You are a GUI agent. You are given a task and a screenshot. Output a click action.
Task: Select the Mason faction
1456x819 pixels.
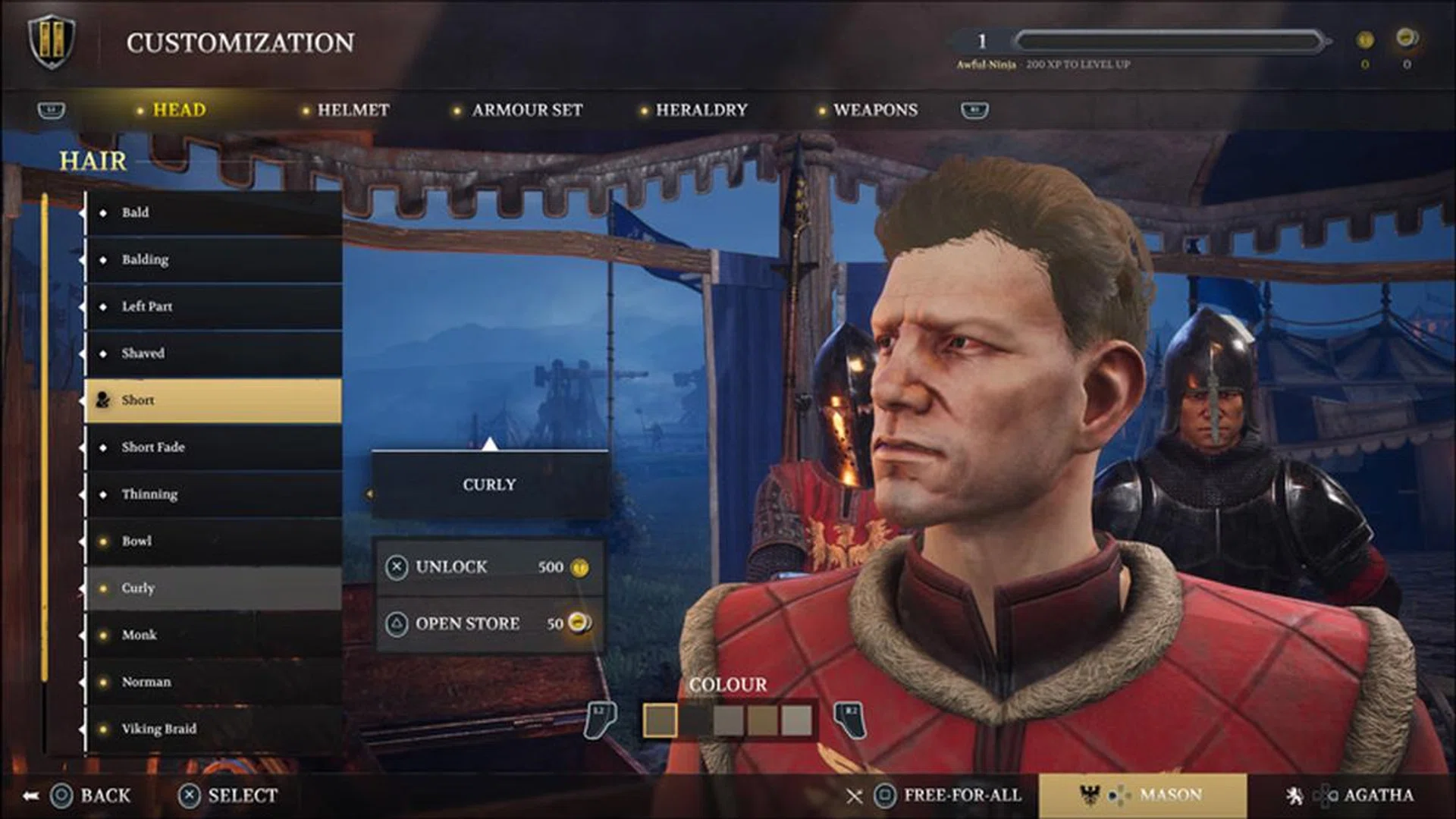pos(1142,795)
